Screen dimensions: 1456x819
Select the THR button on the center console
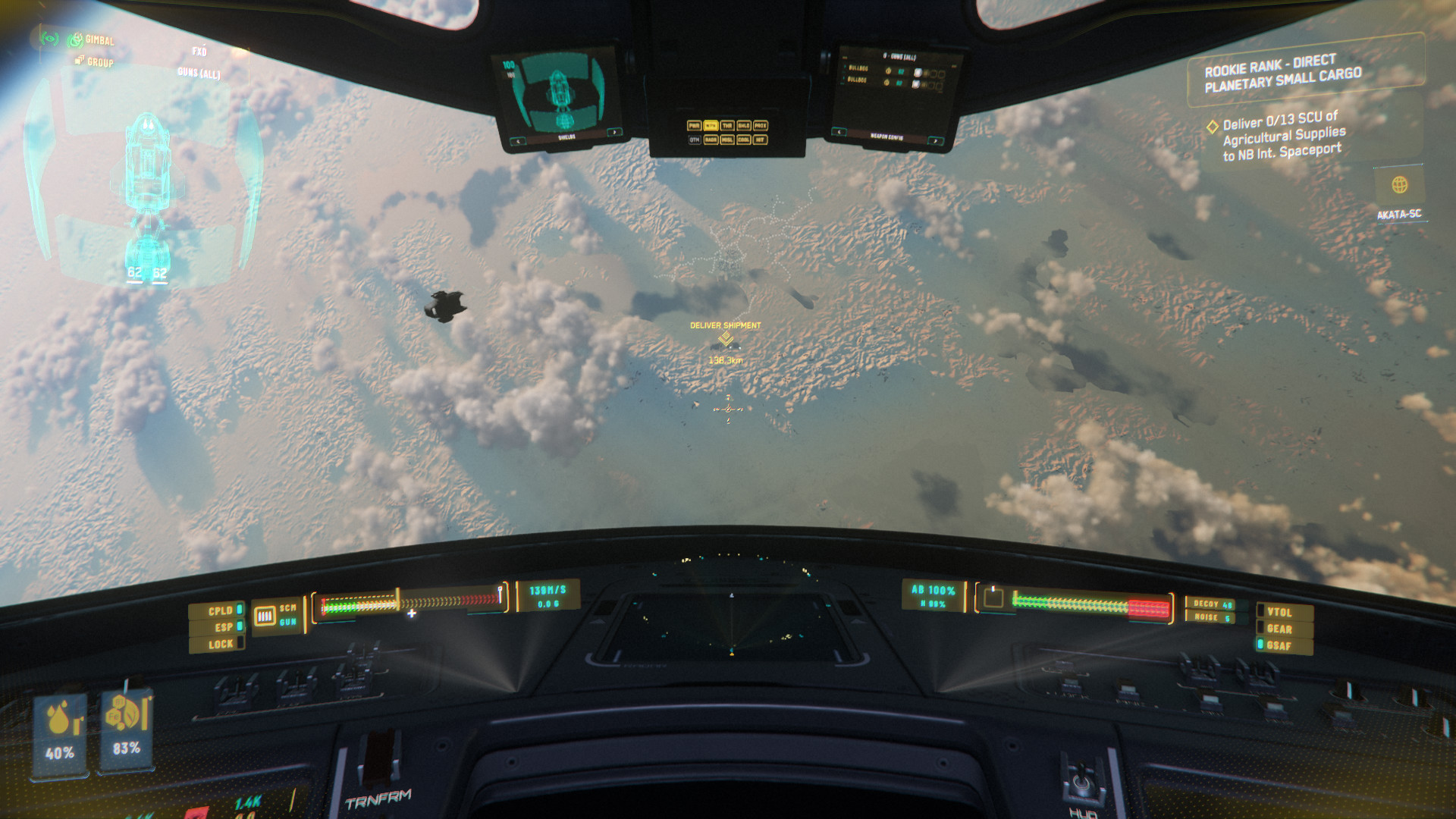pos(727,125)
